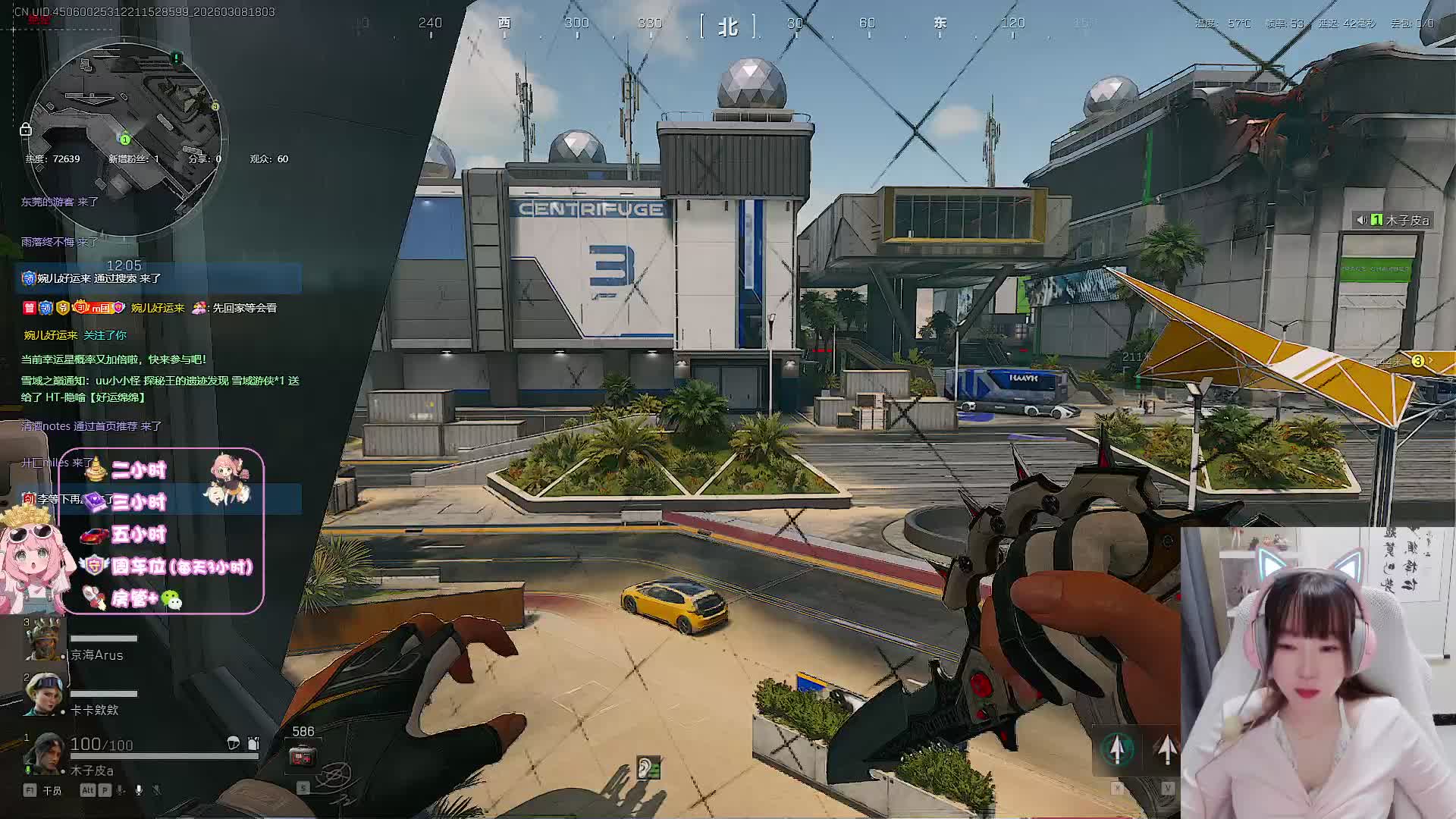Select teammate 京海Arus portrait
The width and height of the screenshot is (1456, 819).
click(x=43, y=639)
